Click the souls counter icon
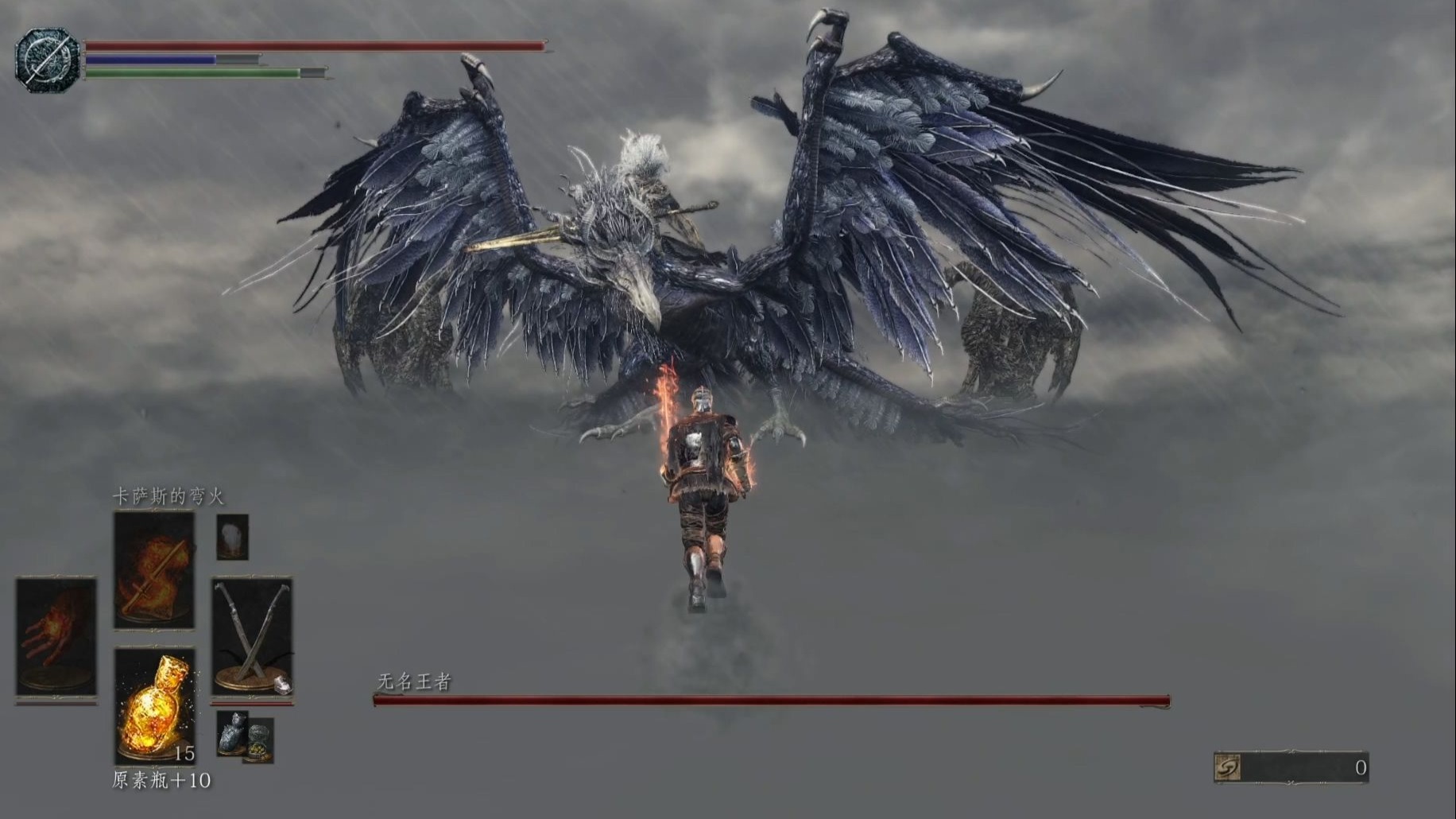Viewport: 1456px width, 819px height. coord(1229,767)
